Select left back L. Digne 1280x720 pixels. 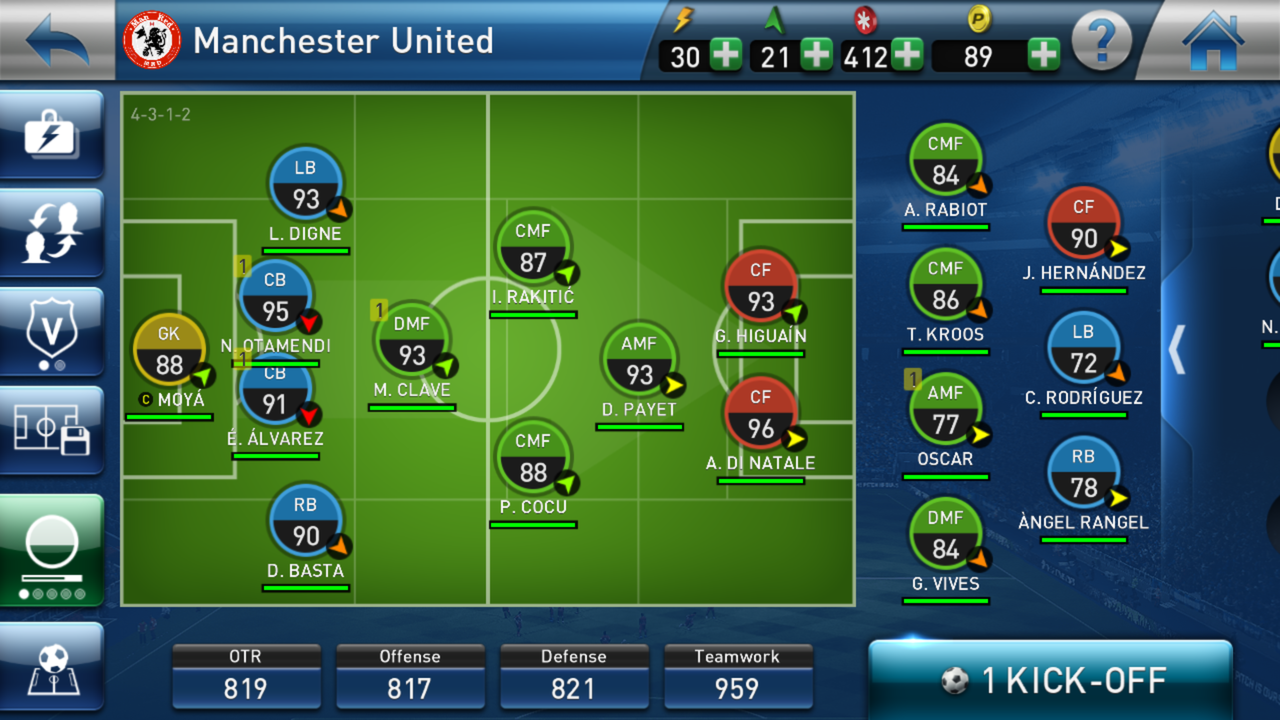[305, 185]
